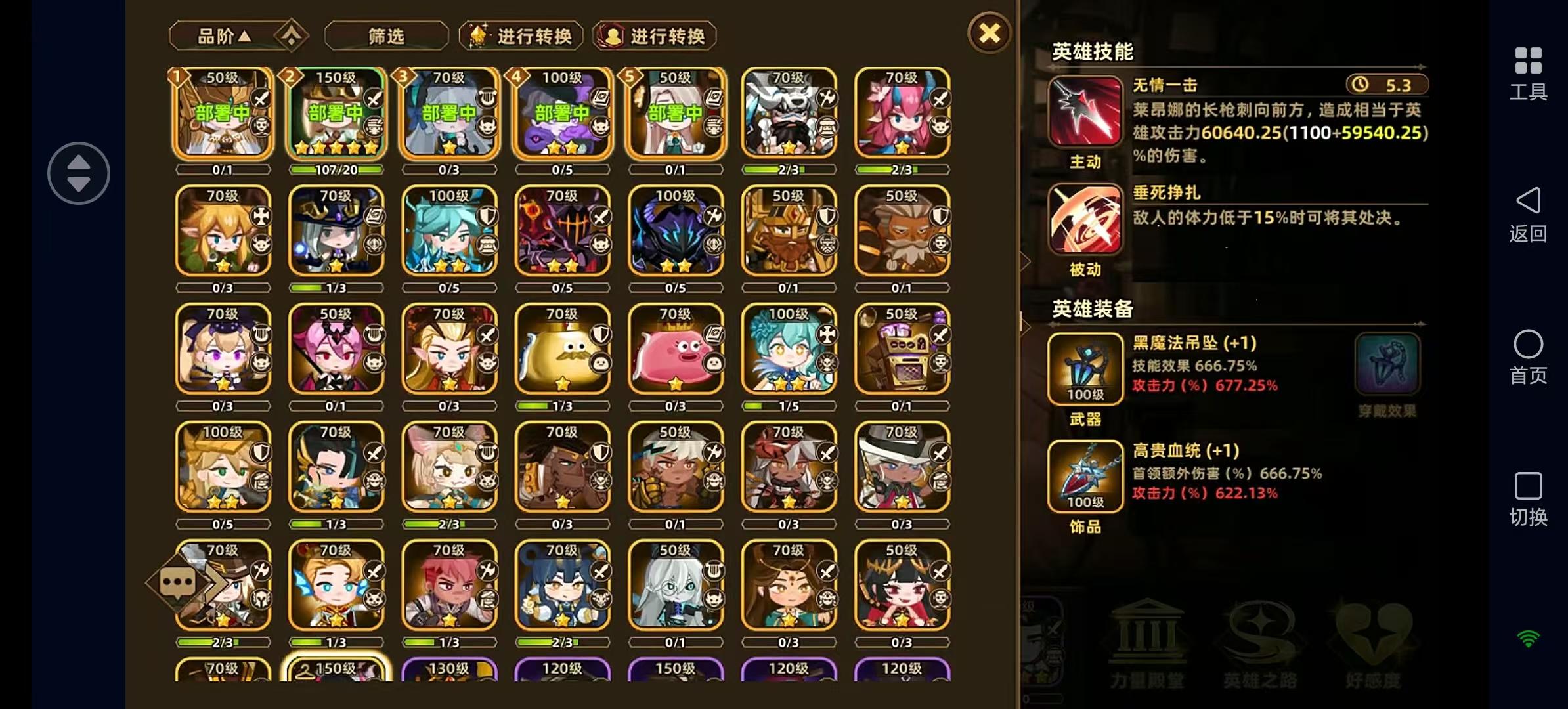Image resolution: width=1568 pixels, height=709 pixels.
Task: Toggle the diamond arrow beside 品阶
Action: (x=291, y=34)
